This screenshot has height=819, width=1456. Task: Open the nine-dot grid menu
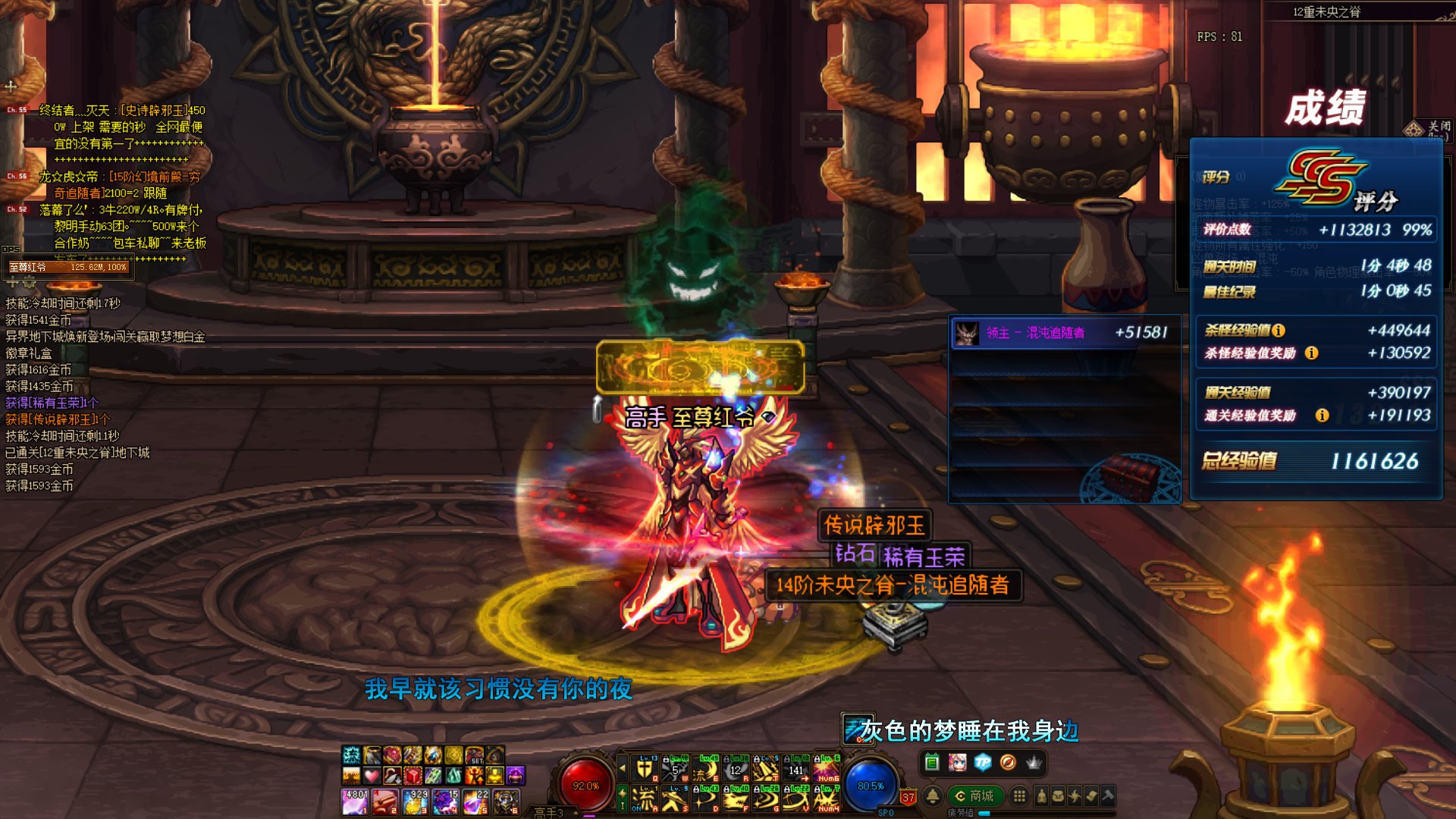(x=1020, y=795)
